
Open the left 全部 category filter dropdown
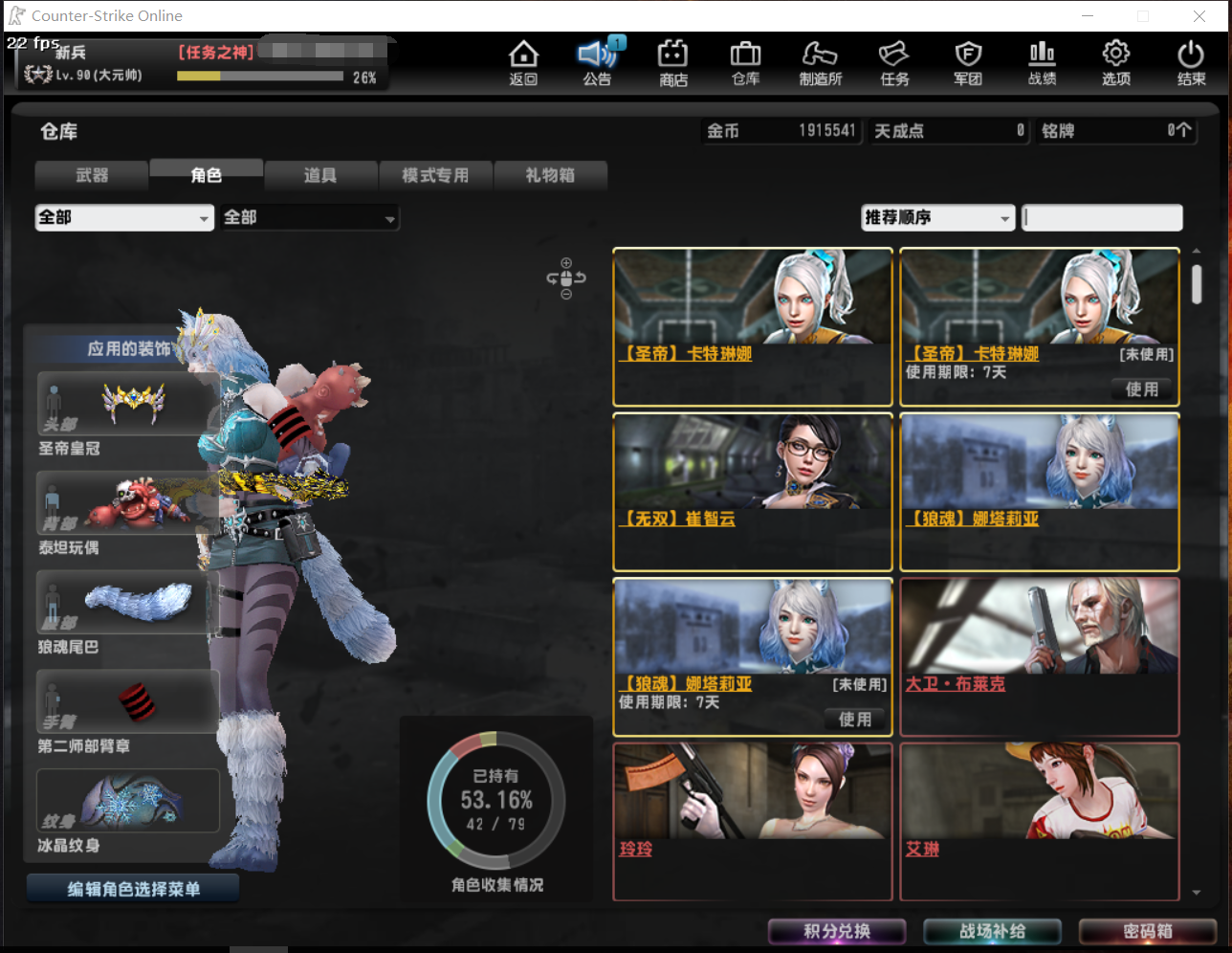coord(123,217)
